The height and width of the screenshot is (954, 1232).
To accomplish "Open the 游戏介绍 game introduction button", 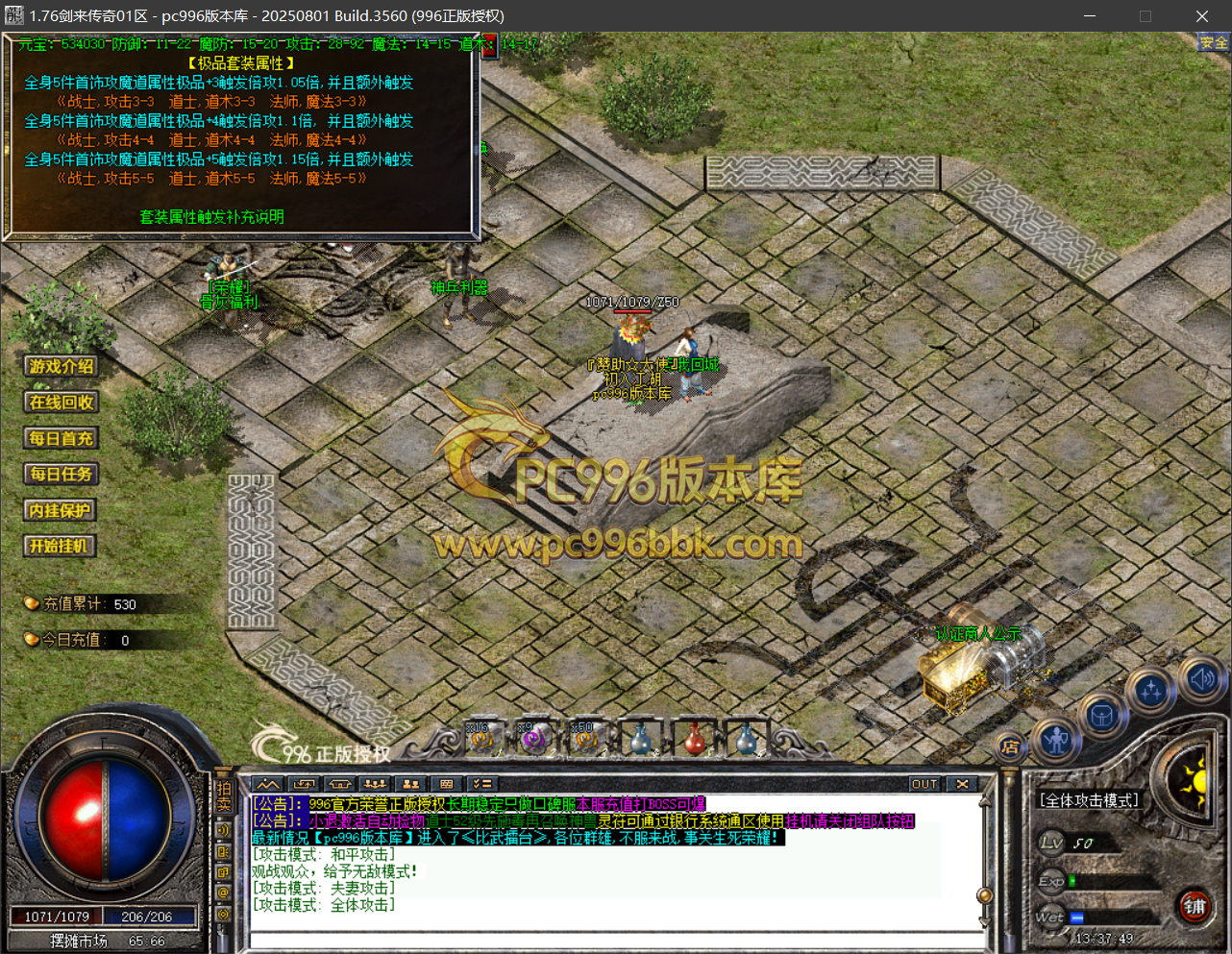I will coord(62,366).
